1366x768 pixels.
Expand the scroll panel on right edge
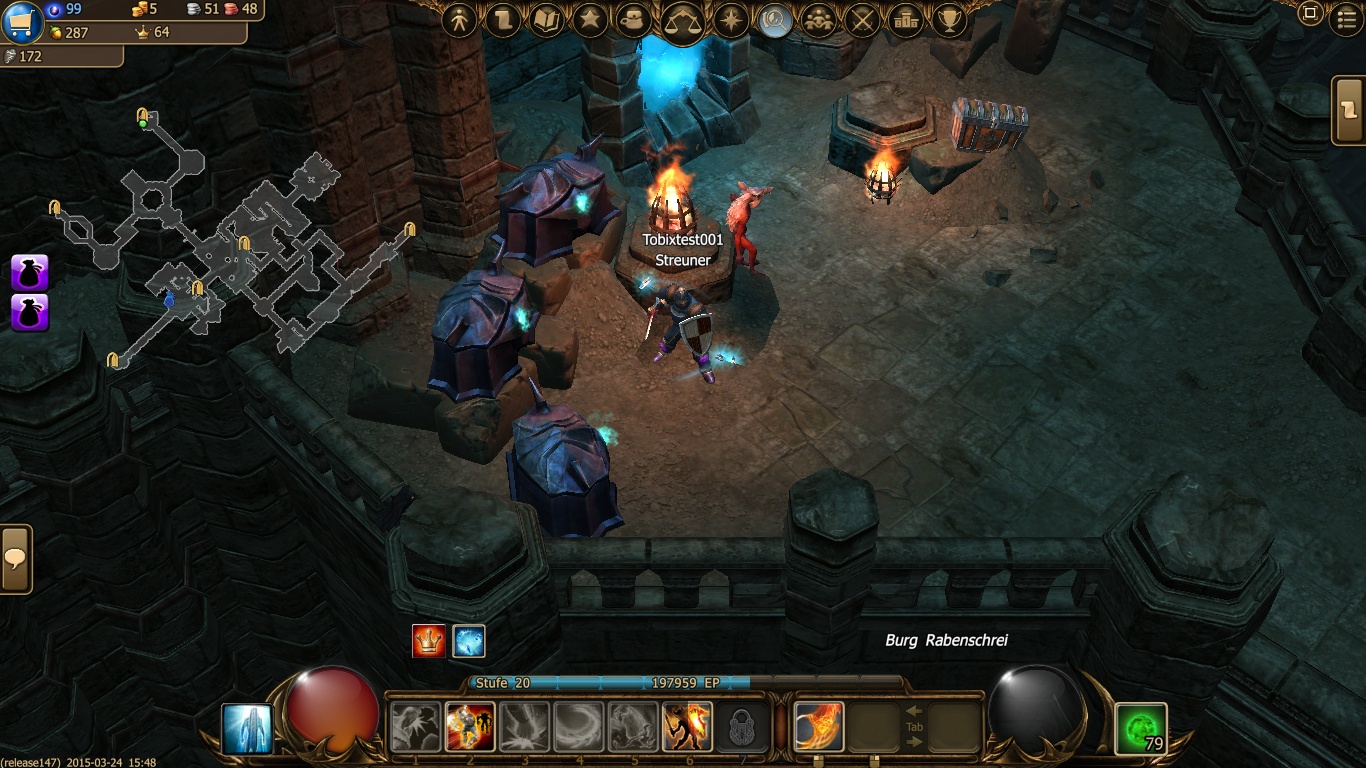tap(1350, 110)
